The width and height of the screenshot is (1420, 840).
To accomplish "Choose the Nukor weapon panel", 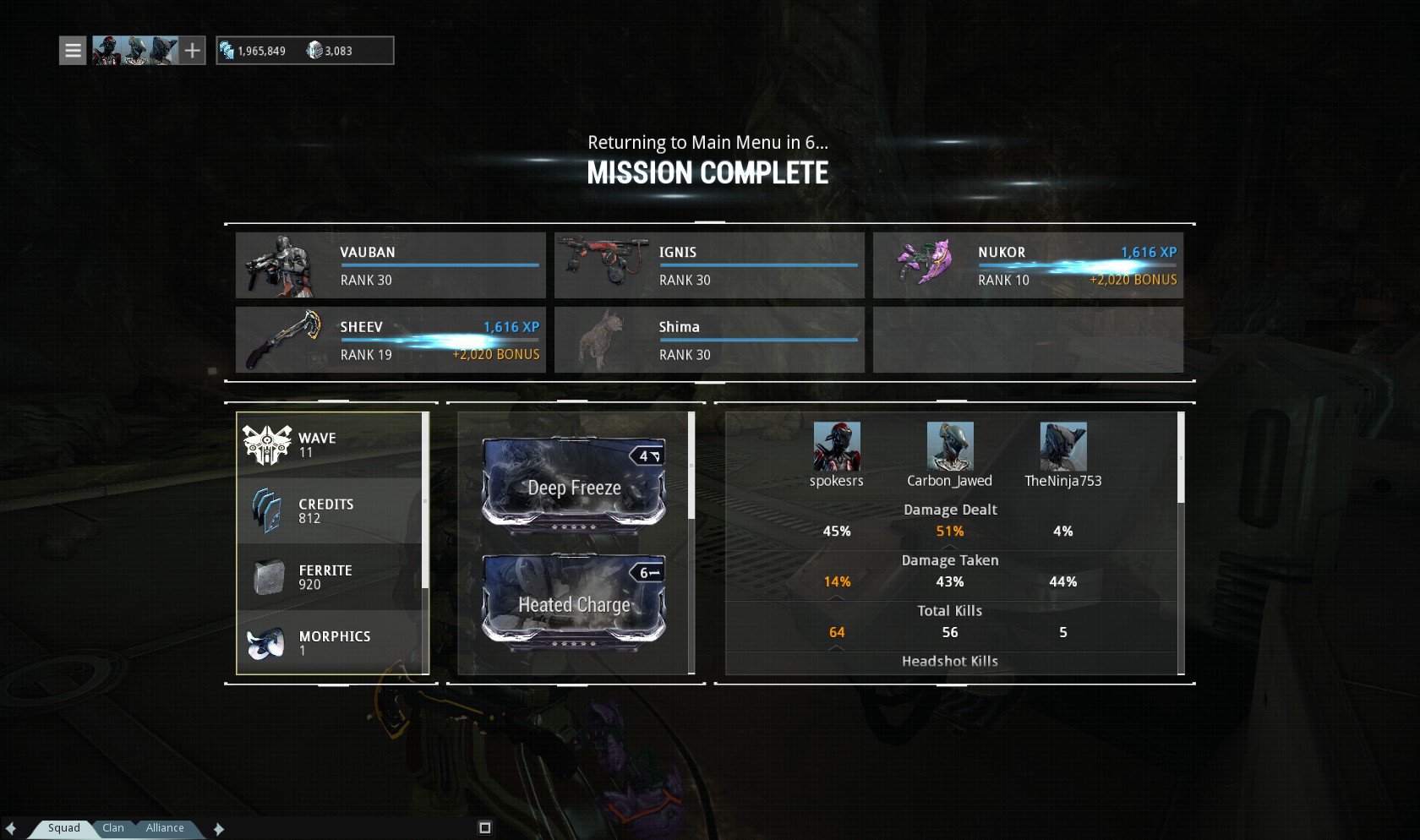I will coord(1028,265).
